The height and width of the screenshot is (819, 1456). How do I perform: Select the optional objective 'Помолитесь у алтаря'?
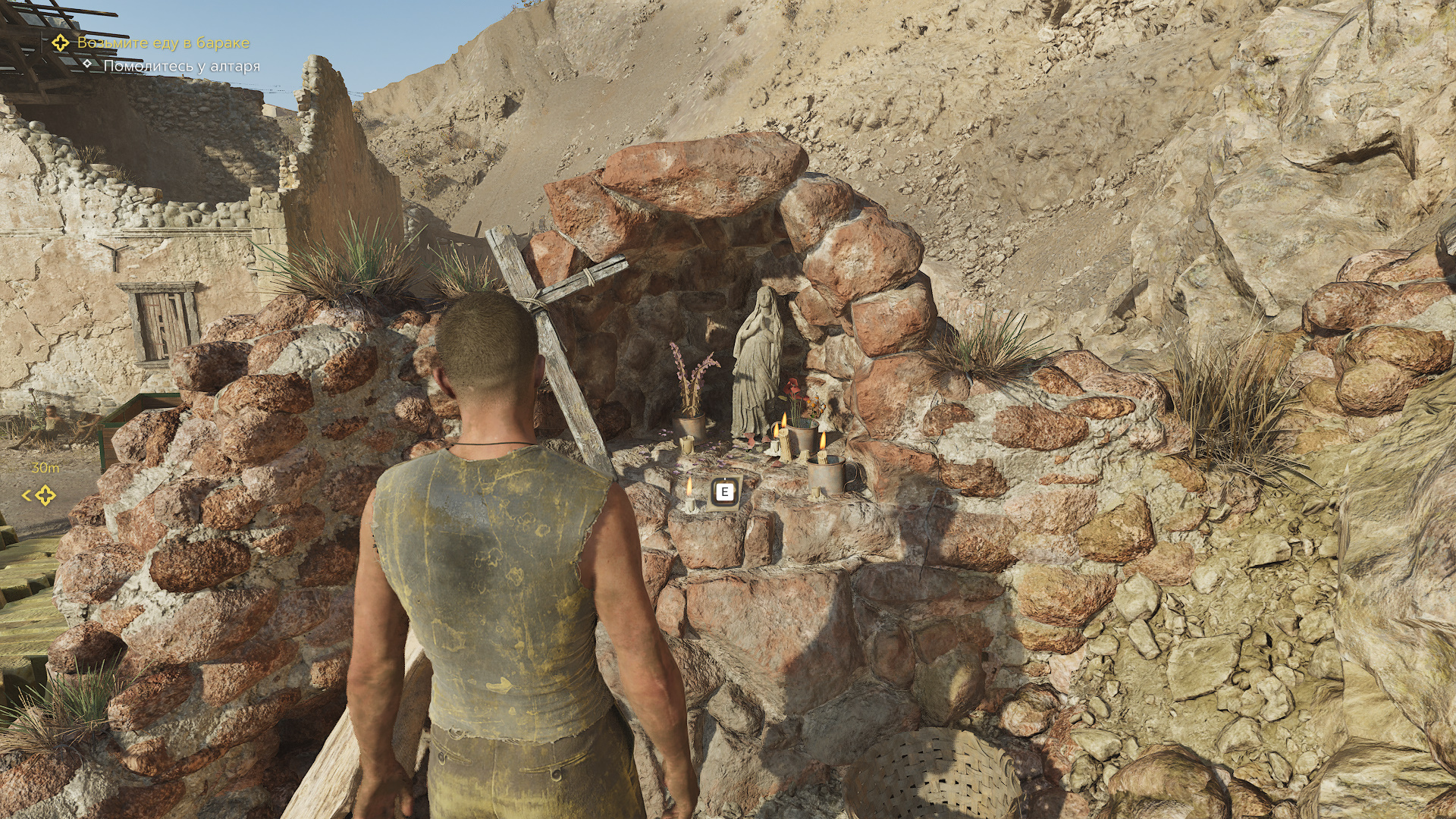pos(181,67)
